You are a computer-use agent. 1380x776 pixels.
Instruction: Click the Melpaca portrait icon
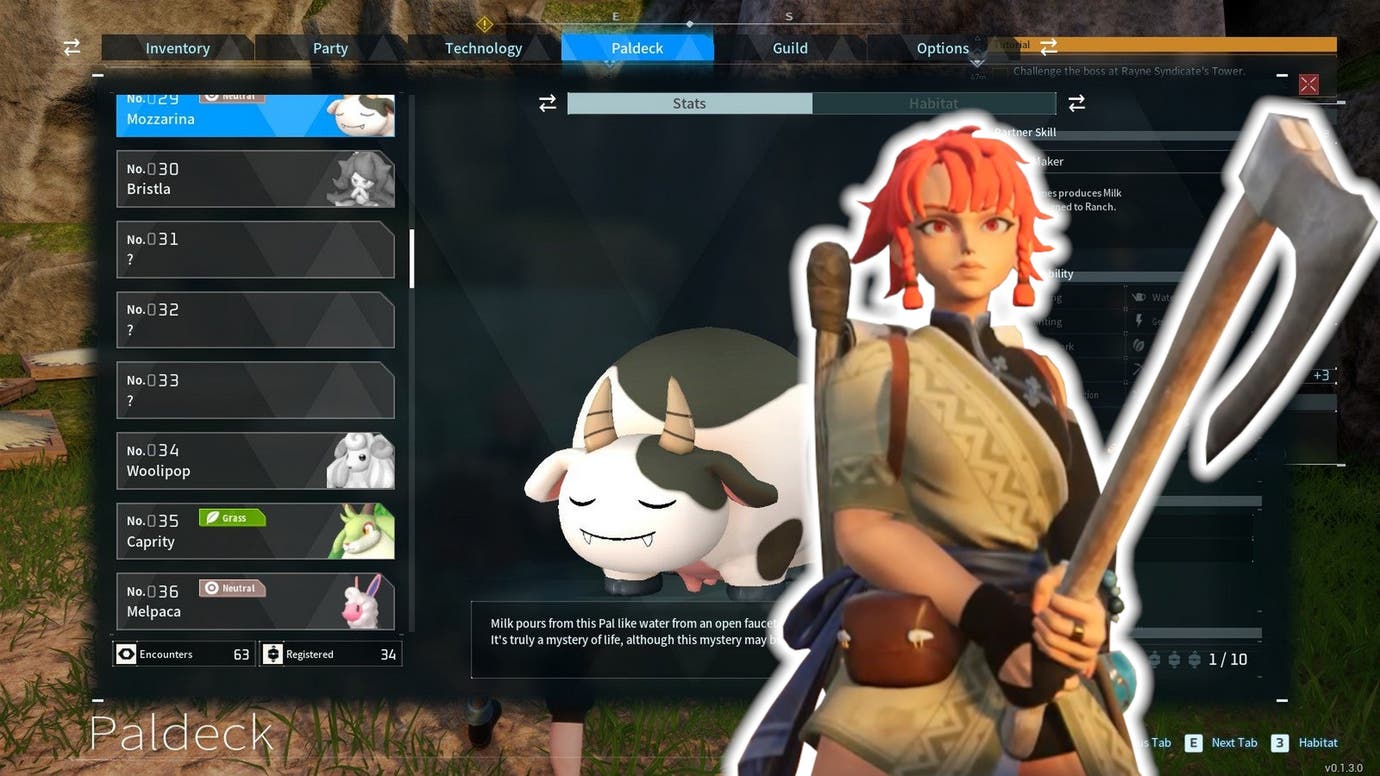click(x=364, y=601)
